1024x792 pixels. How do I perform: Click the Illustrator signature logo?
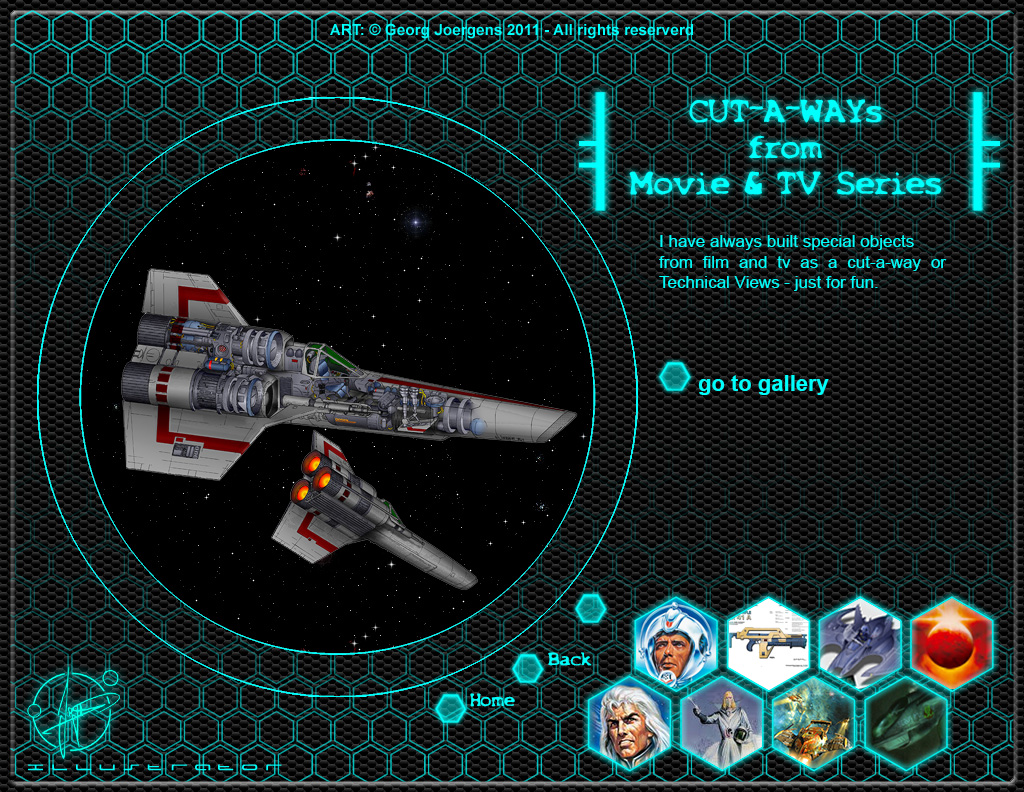click(75, 712)
